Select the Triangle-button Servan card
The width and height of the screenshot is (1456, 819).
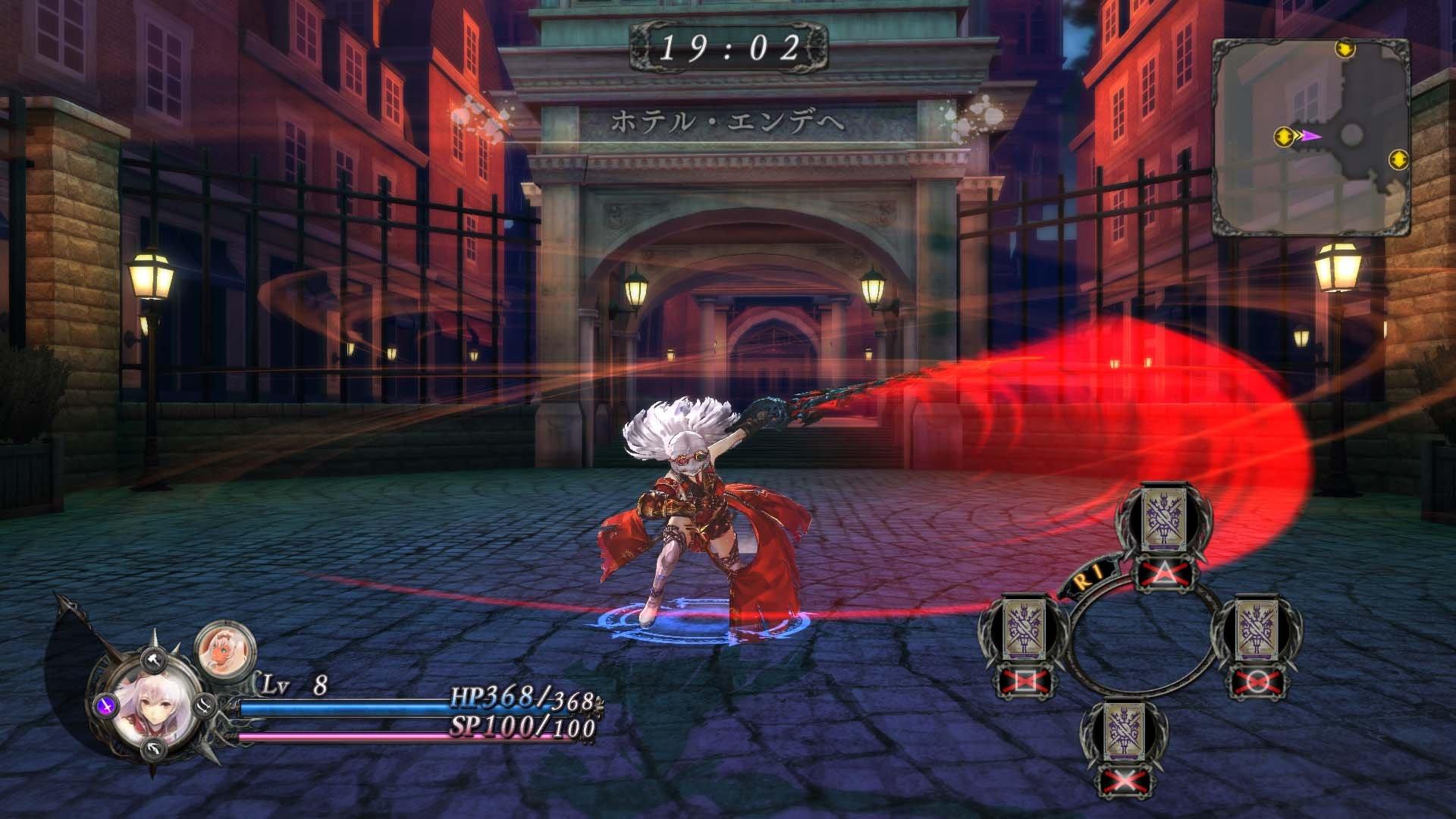pos(1164,519)
